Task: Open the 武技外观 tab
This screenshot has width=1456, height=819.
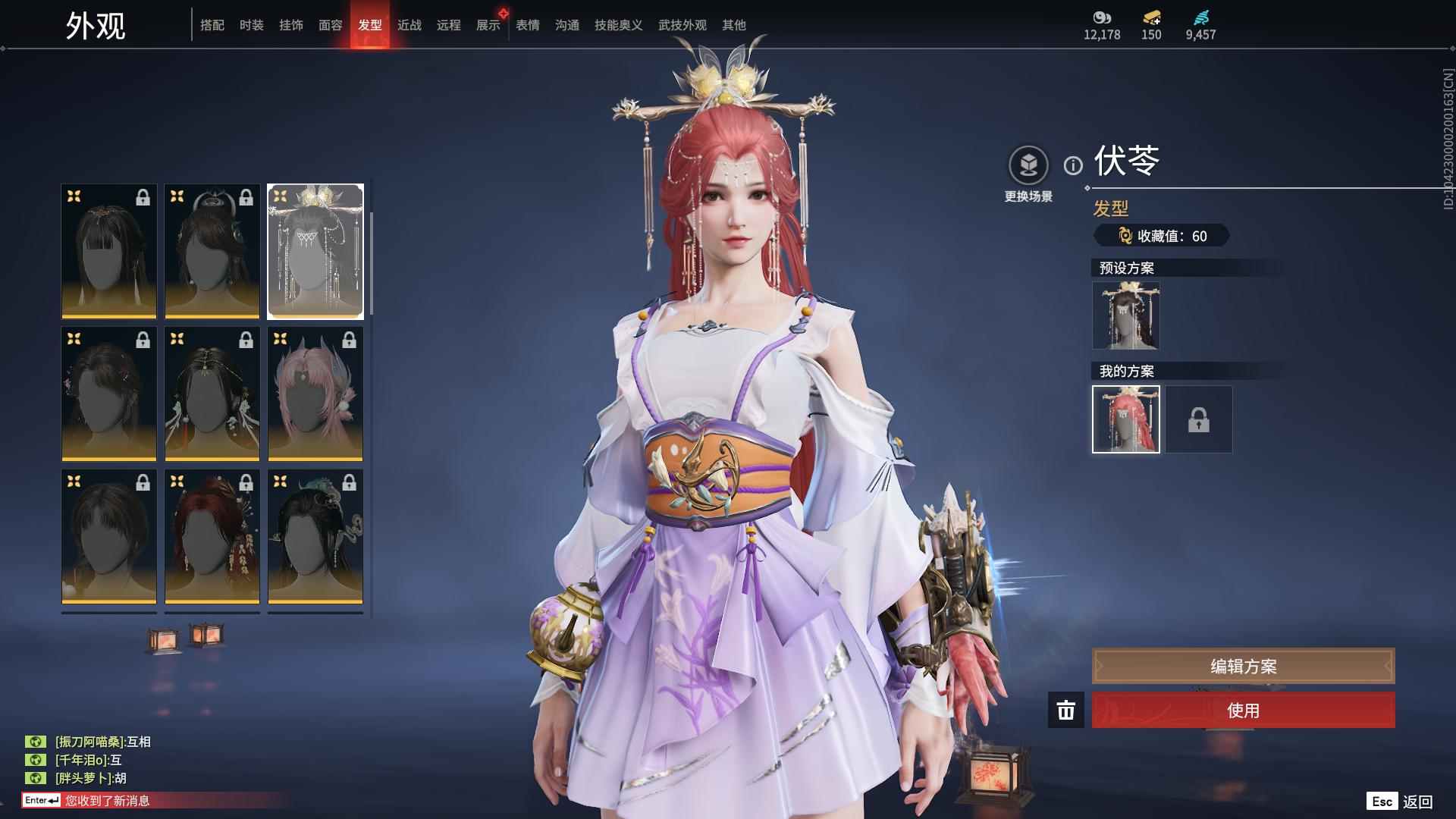Action: (x=681, y=24)
